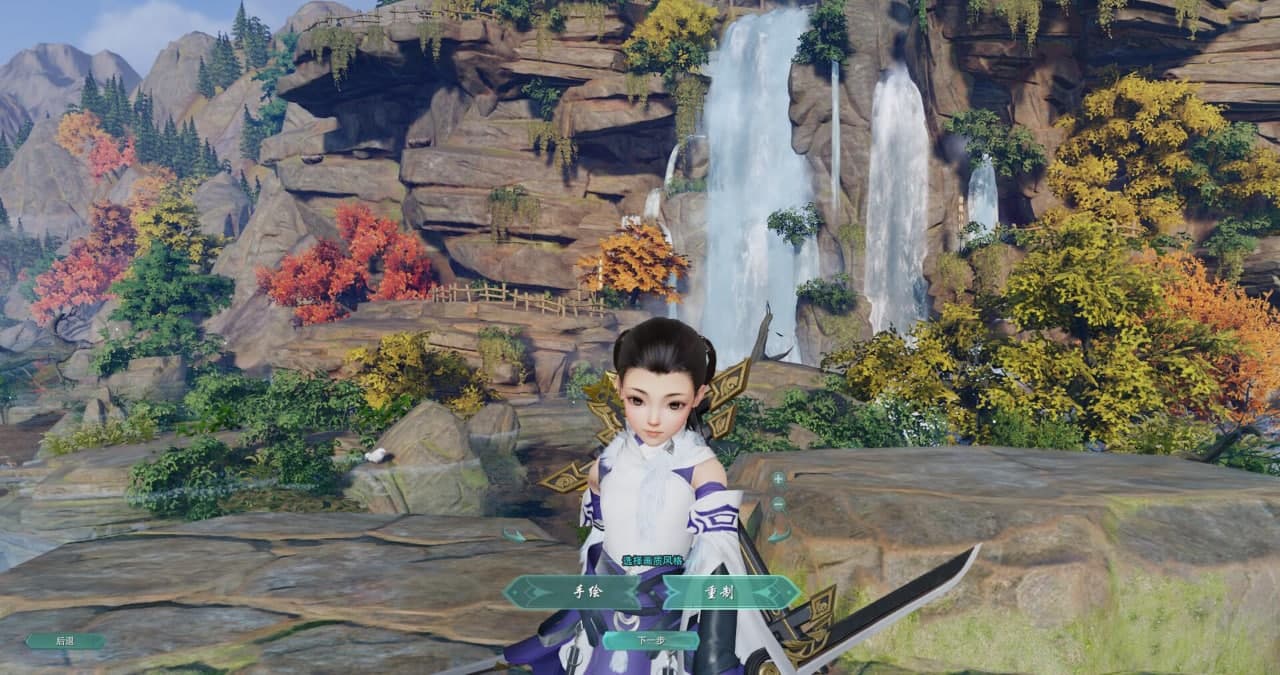This screenshot has height=675, width=1280.
Task: Rotate character using the right arrow
Action: pos(778,535)
